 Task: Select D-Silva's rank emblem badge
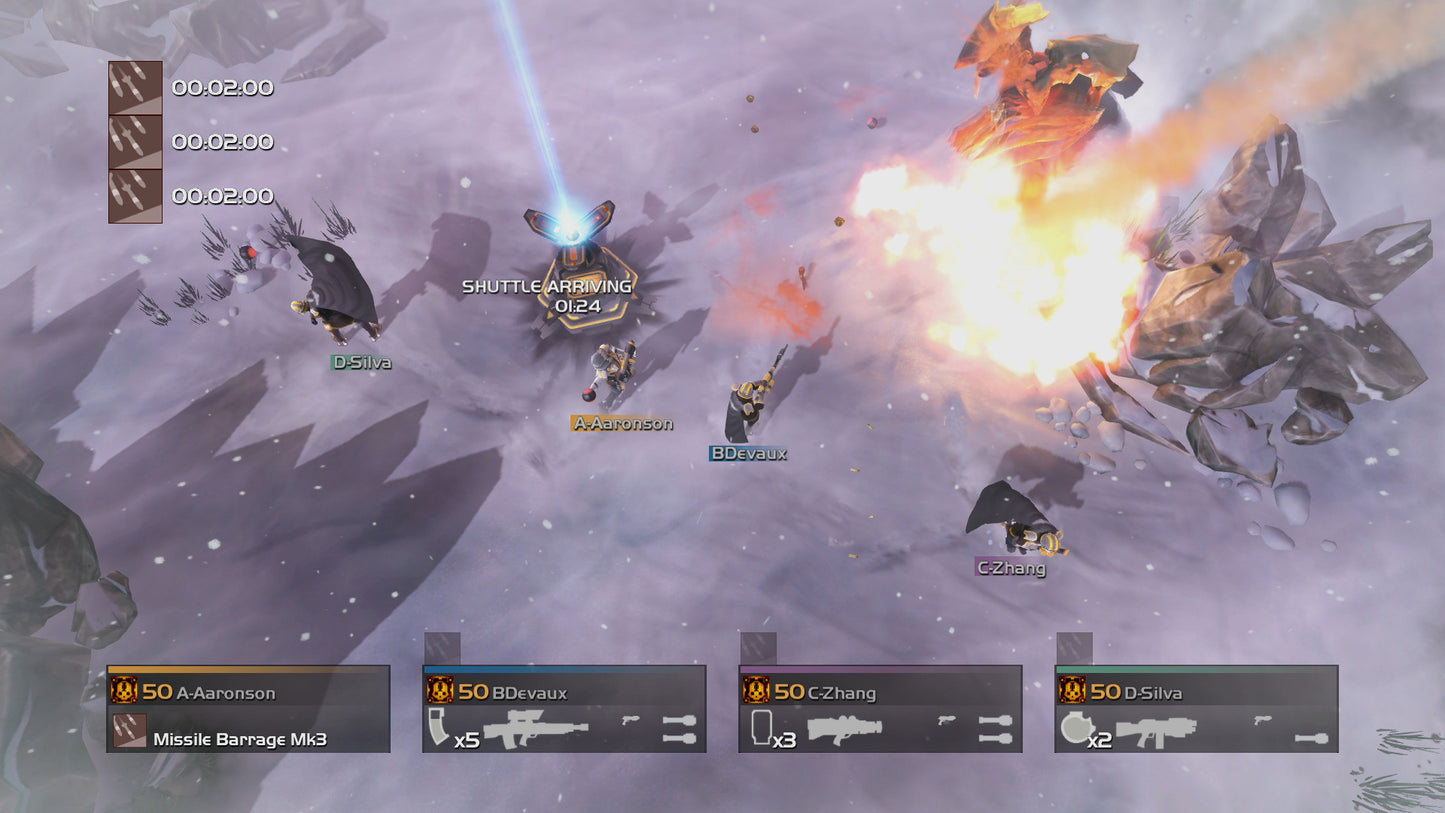[x=1074, y=691]
